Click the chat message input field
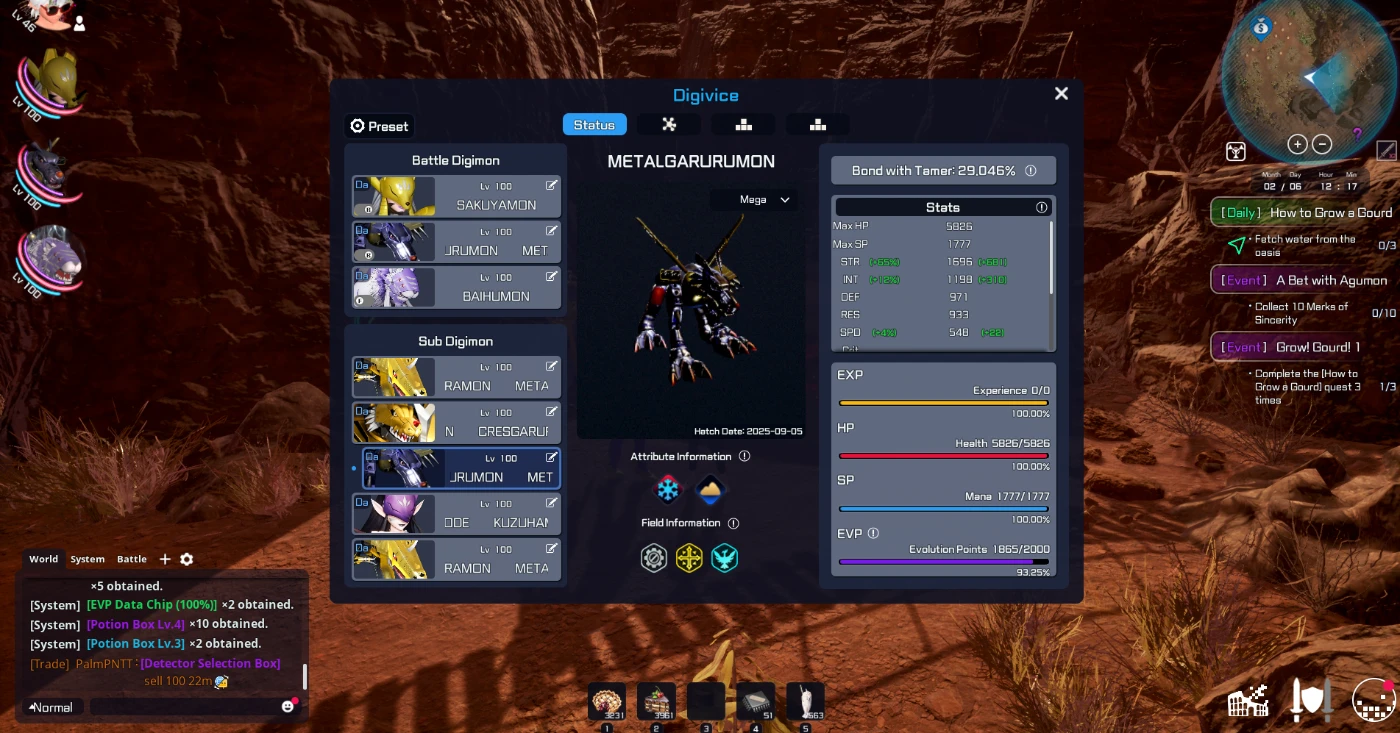The width and height of the screenshot is (1400, 733). pyautogui.click(x=185, y=707)
